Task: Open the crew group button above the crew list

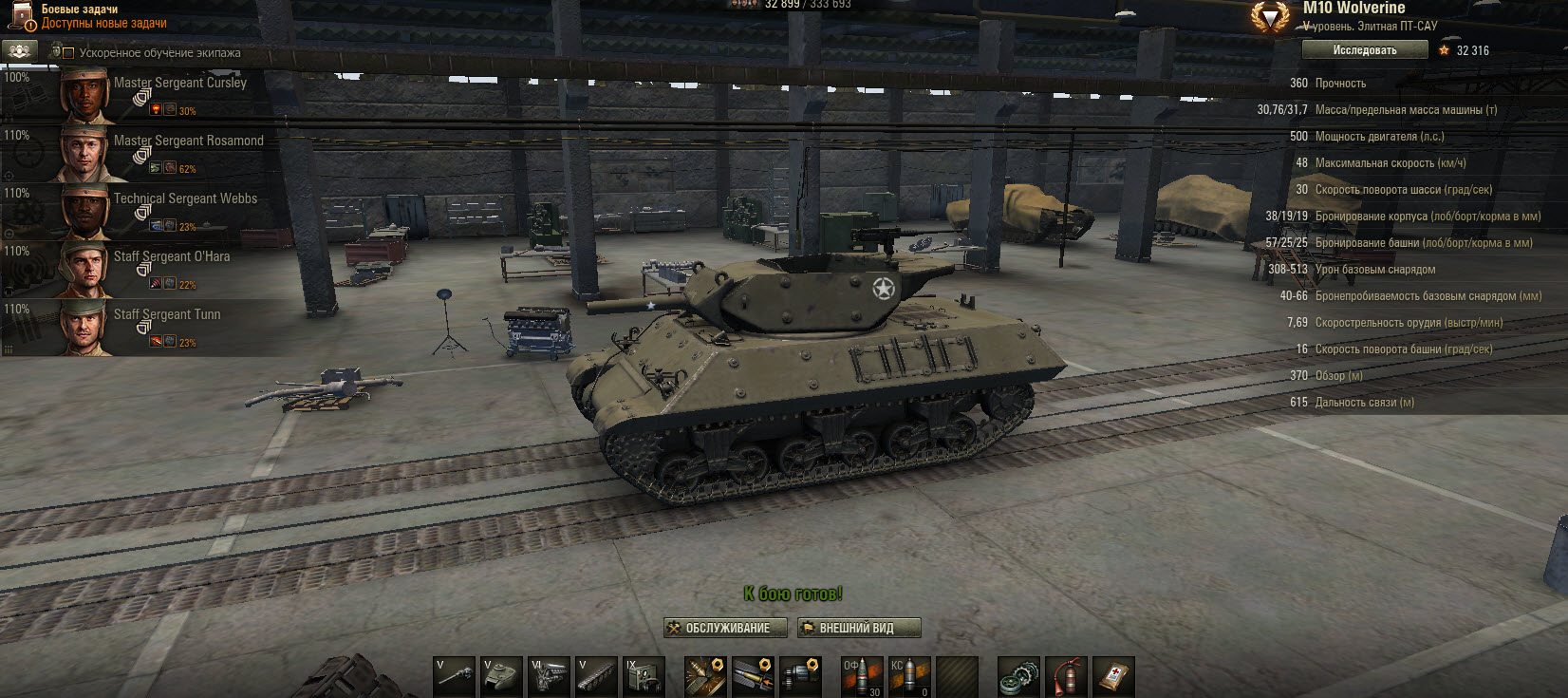Action: click(x=19, y=51)
